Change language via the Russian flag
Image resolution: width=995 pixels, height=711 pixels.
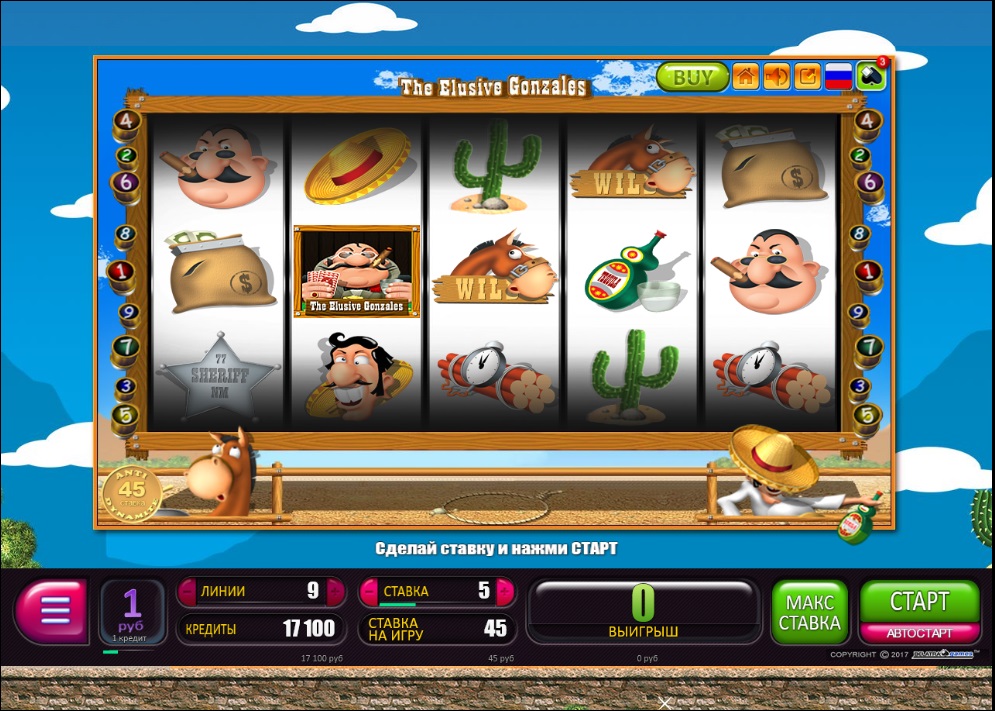(838, 77)
